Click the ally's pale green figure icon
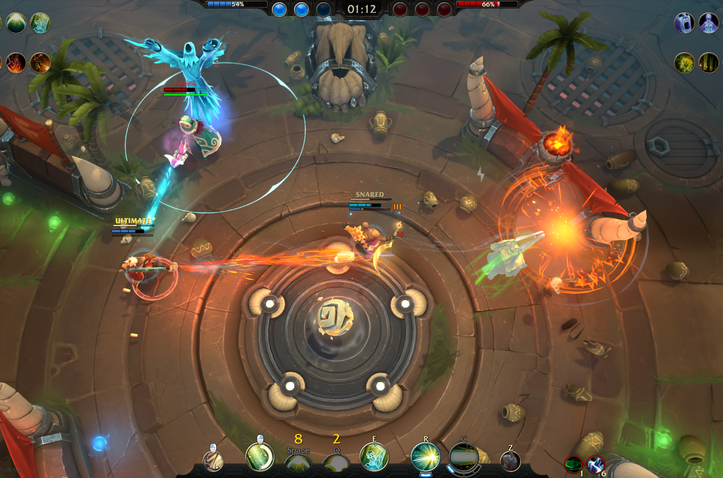Viewport: 723px width, 478px height. [40, 22]
